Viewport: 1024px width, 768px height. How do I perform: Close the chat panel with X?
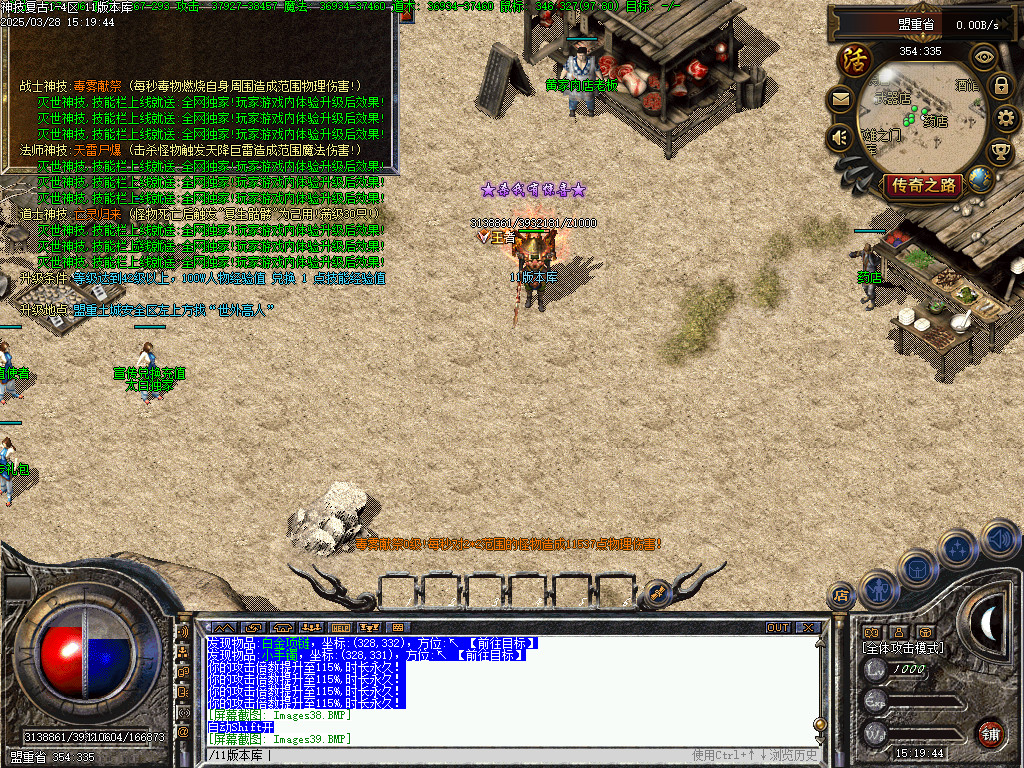tap(807, 628)
